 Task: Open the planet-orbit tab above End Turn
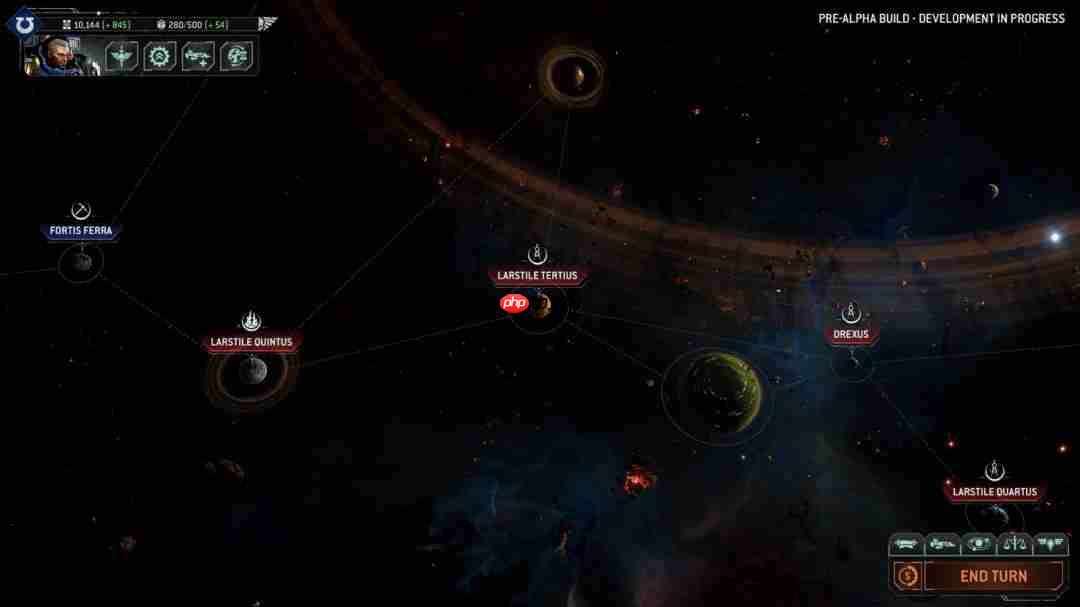(x=979, y=544)
